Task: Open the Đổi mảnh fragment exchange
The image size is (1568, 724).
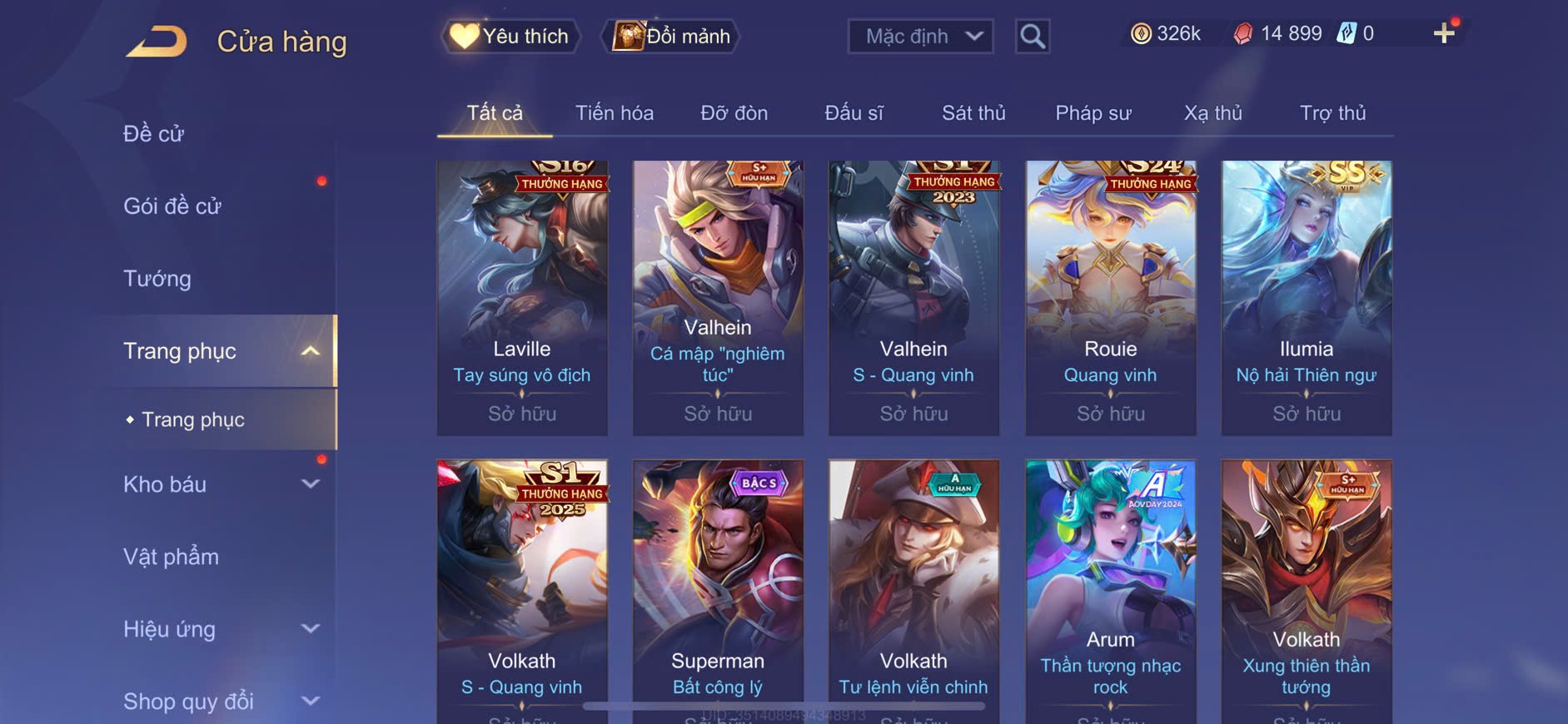Action: [671, 36]
